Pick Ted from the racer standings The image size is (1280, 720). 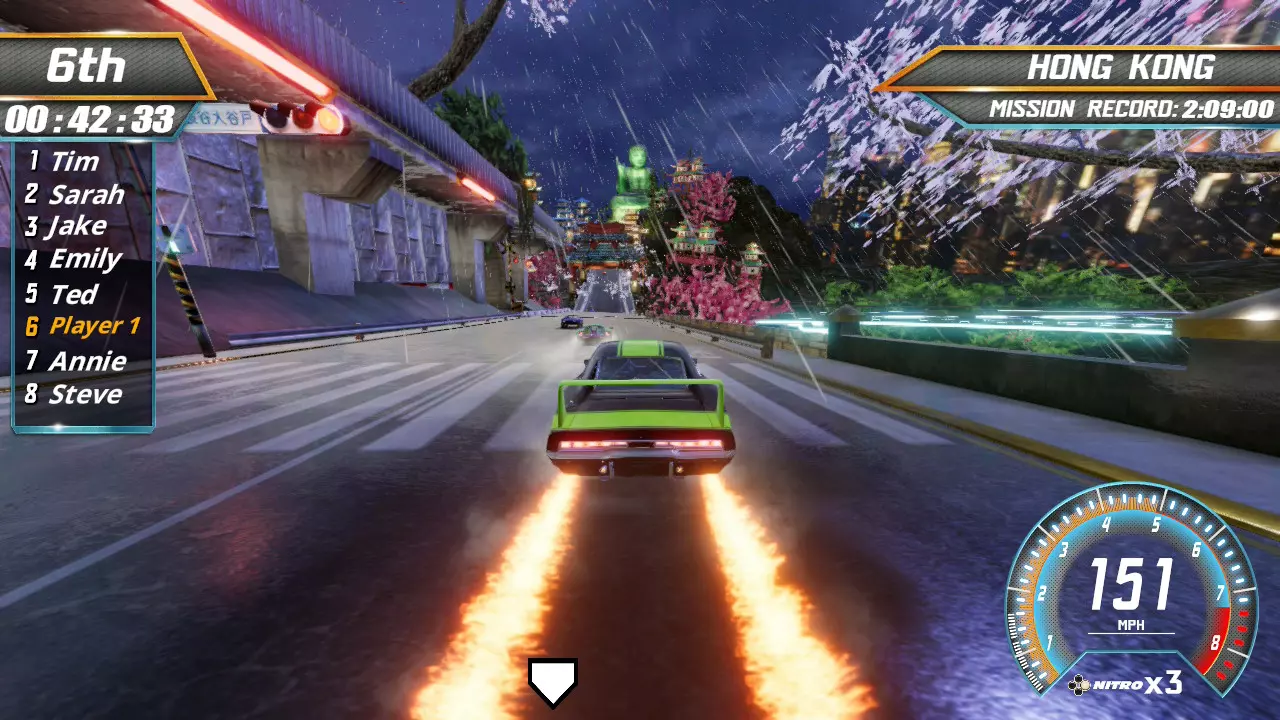tap(73, 294)
